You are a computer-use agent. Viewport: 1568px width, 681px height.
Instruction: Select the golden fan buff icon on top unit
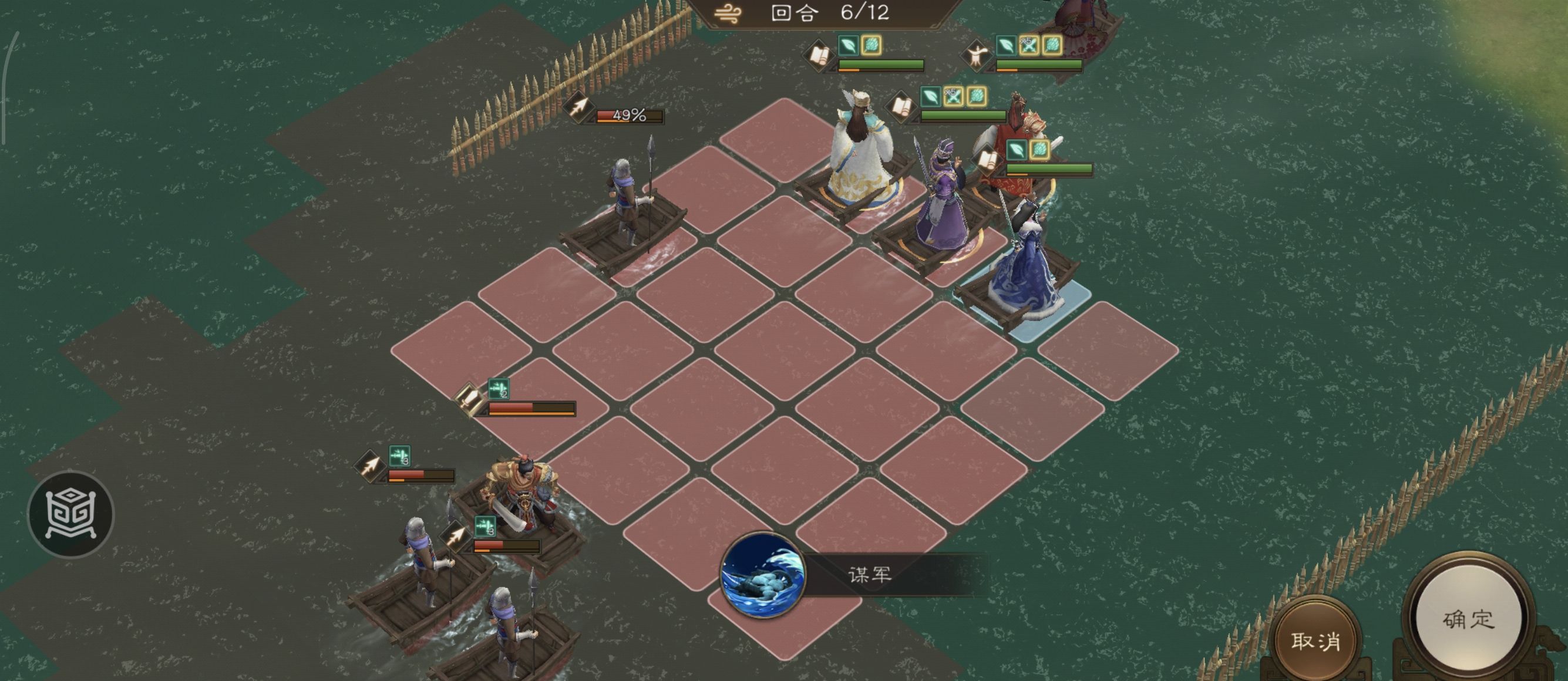(873, 46)
